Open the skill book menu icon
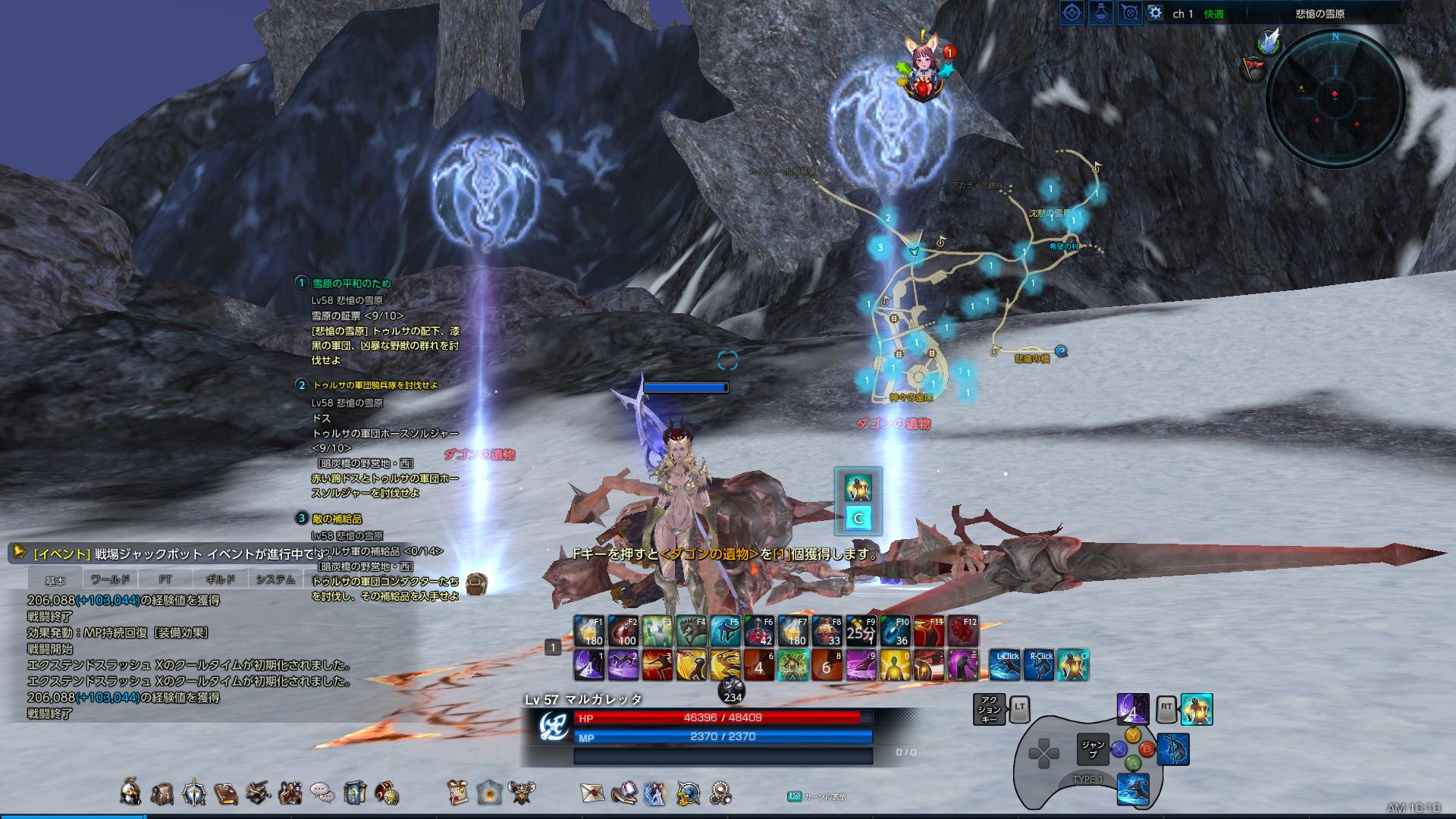The height and width of the screenshot is (819, 1456). 226,792
